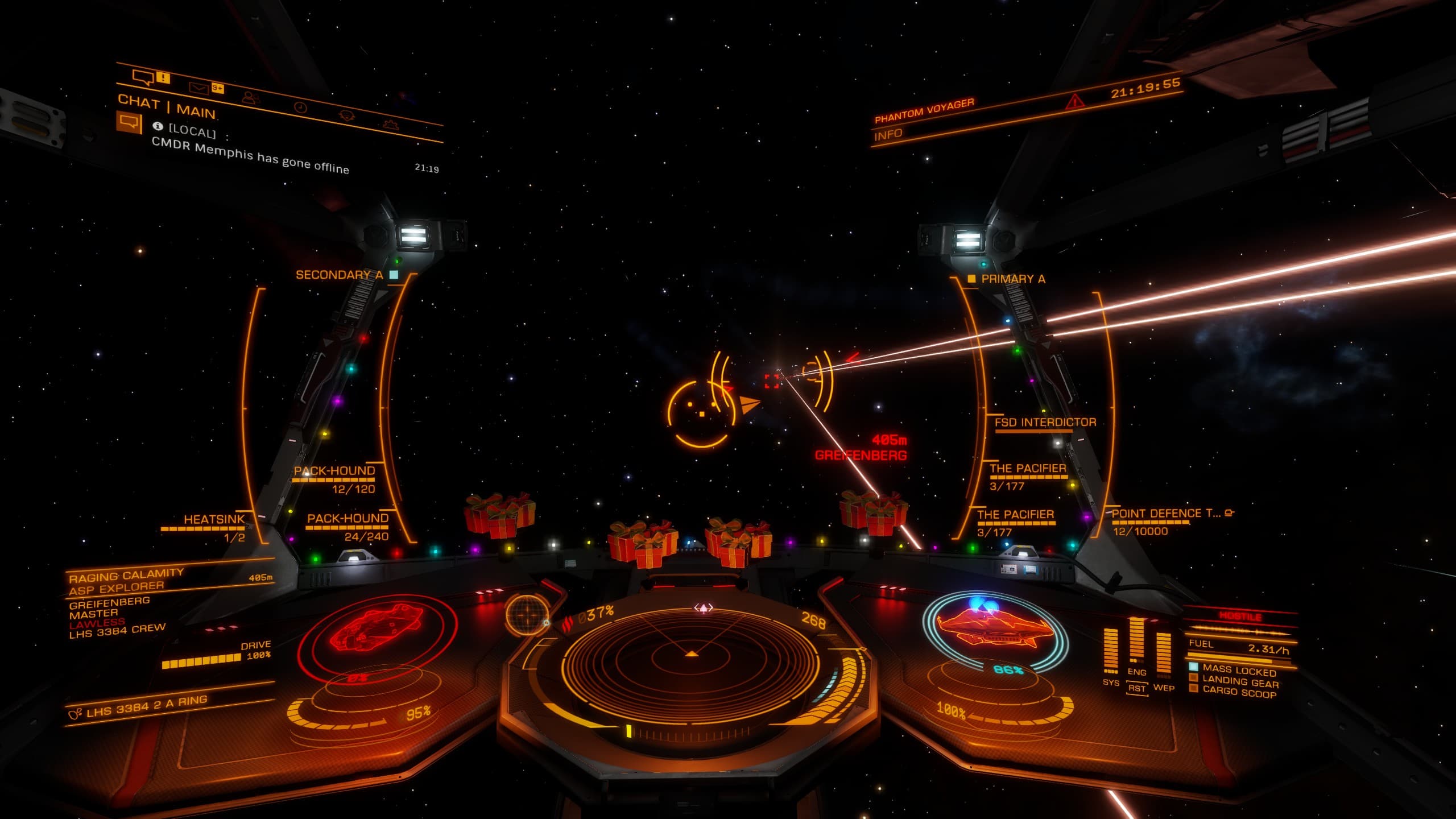Select the Heatsink launcher entry

click(x=214, y=520)
